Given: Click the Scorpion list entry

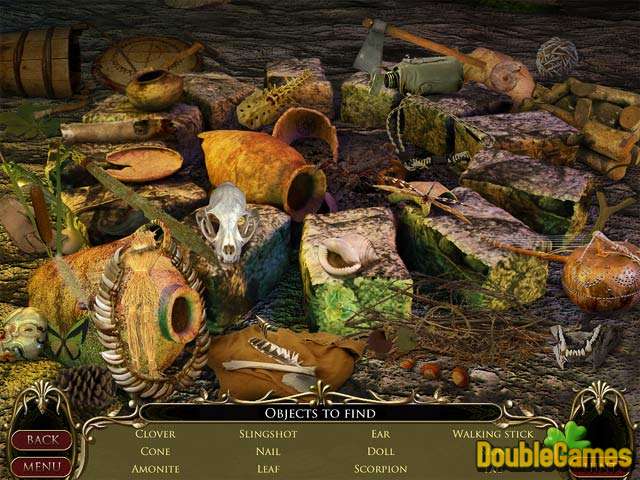Looking at the screenshot, I should pyautogui.click(x=380, y=468).
